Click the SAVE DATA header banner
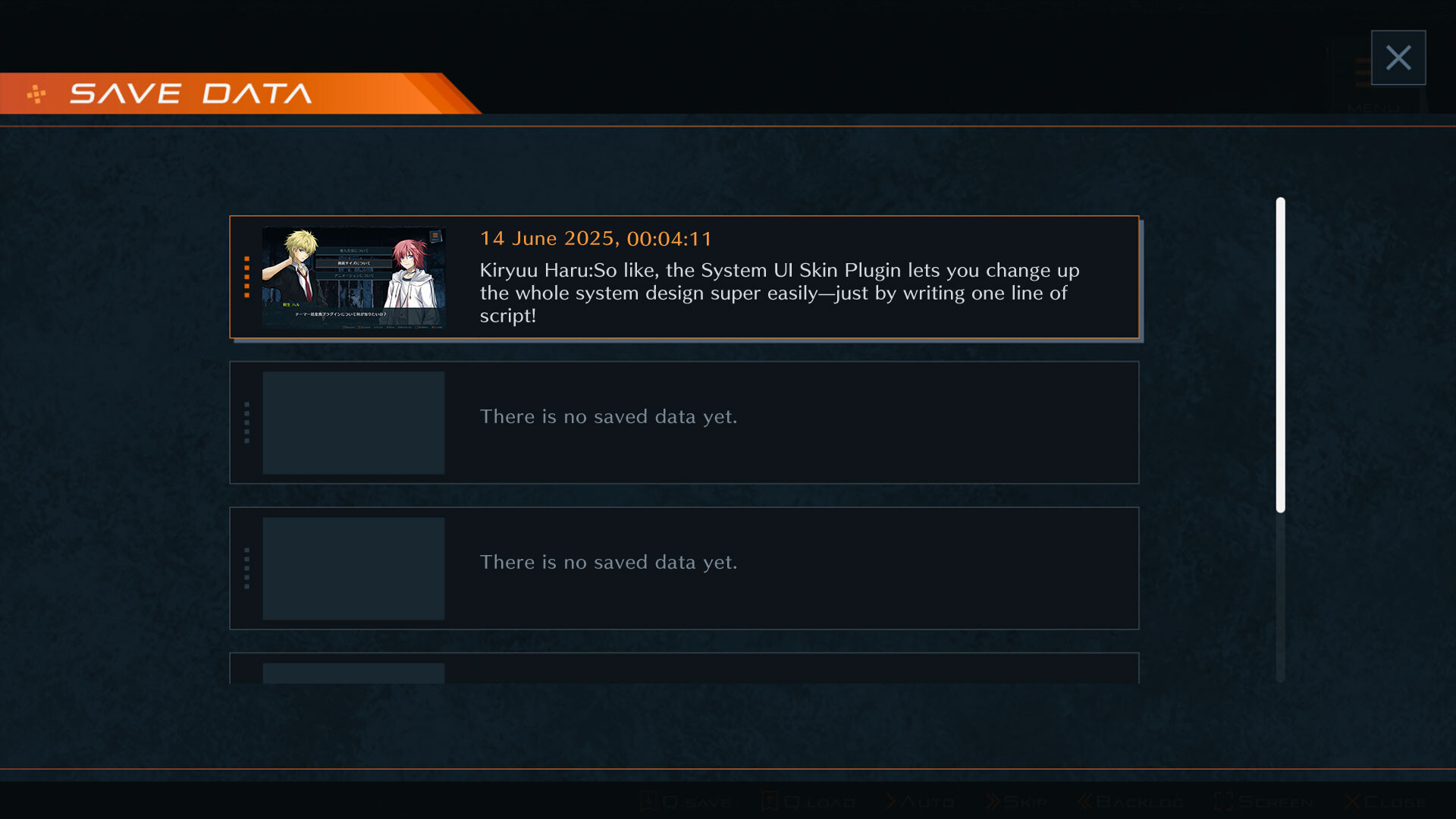The height and width of the screenshot is (819, 1456). pos(190,93)
